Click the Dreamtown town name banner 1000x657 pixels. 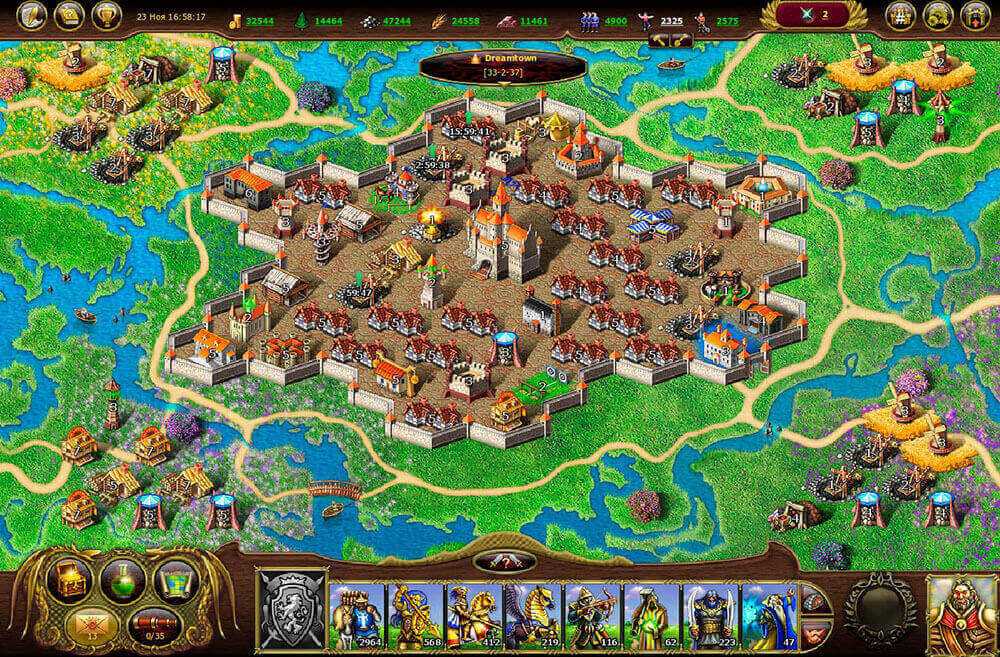click(x=502, y=66)
